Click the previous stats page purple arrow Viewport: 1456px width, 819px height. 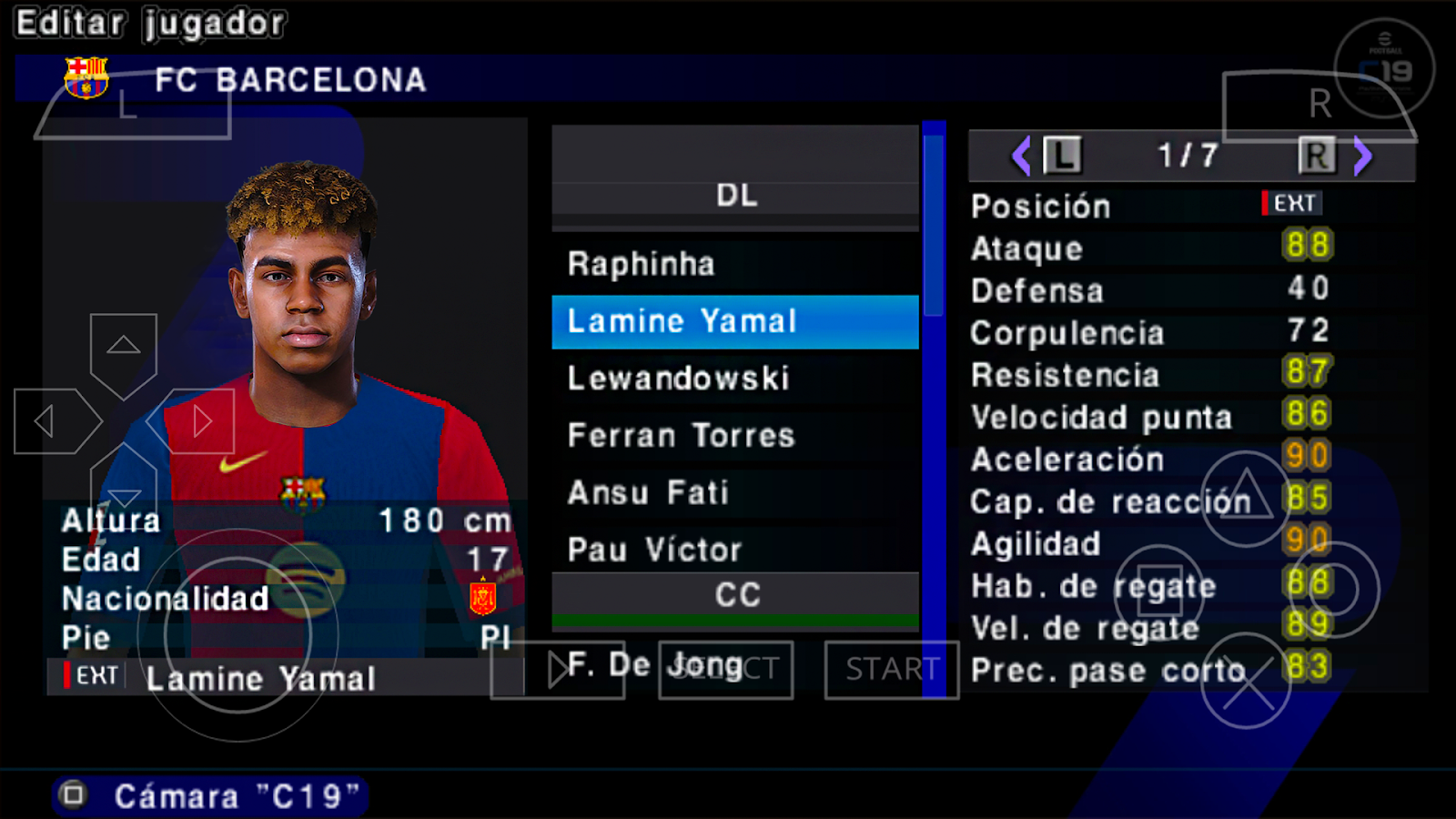1021,157
